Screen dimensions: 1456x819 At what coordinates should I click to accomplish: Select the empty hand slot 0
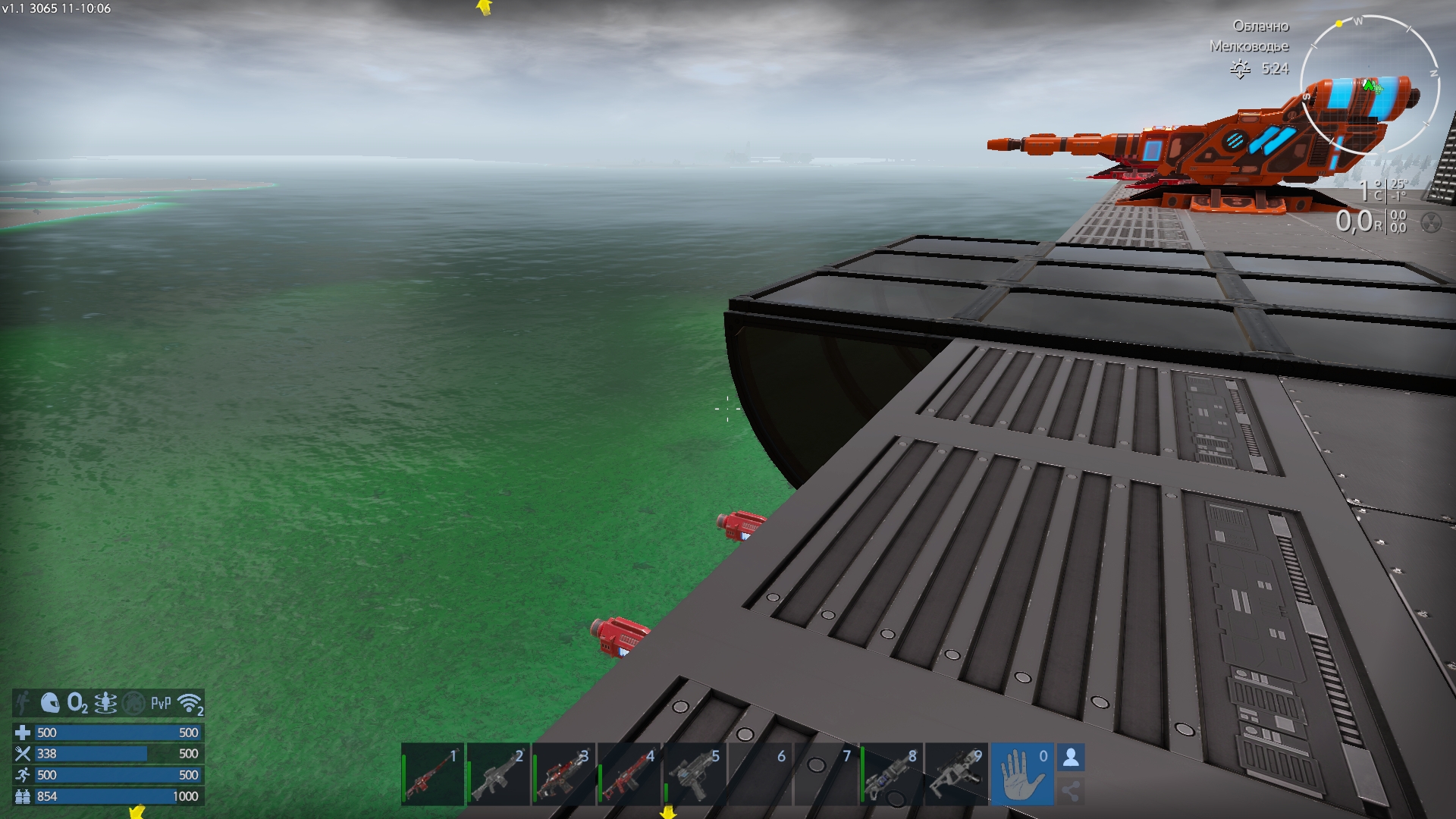point(1022,775)
